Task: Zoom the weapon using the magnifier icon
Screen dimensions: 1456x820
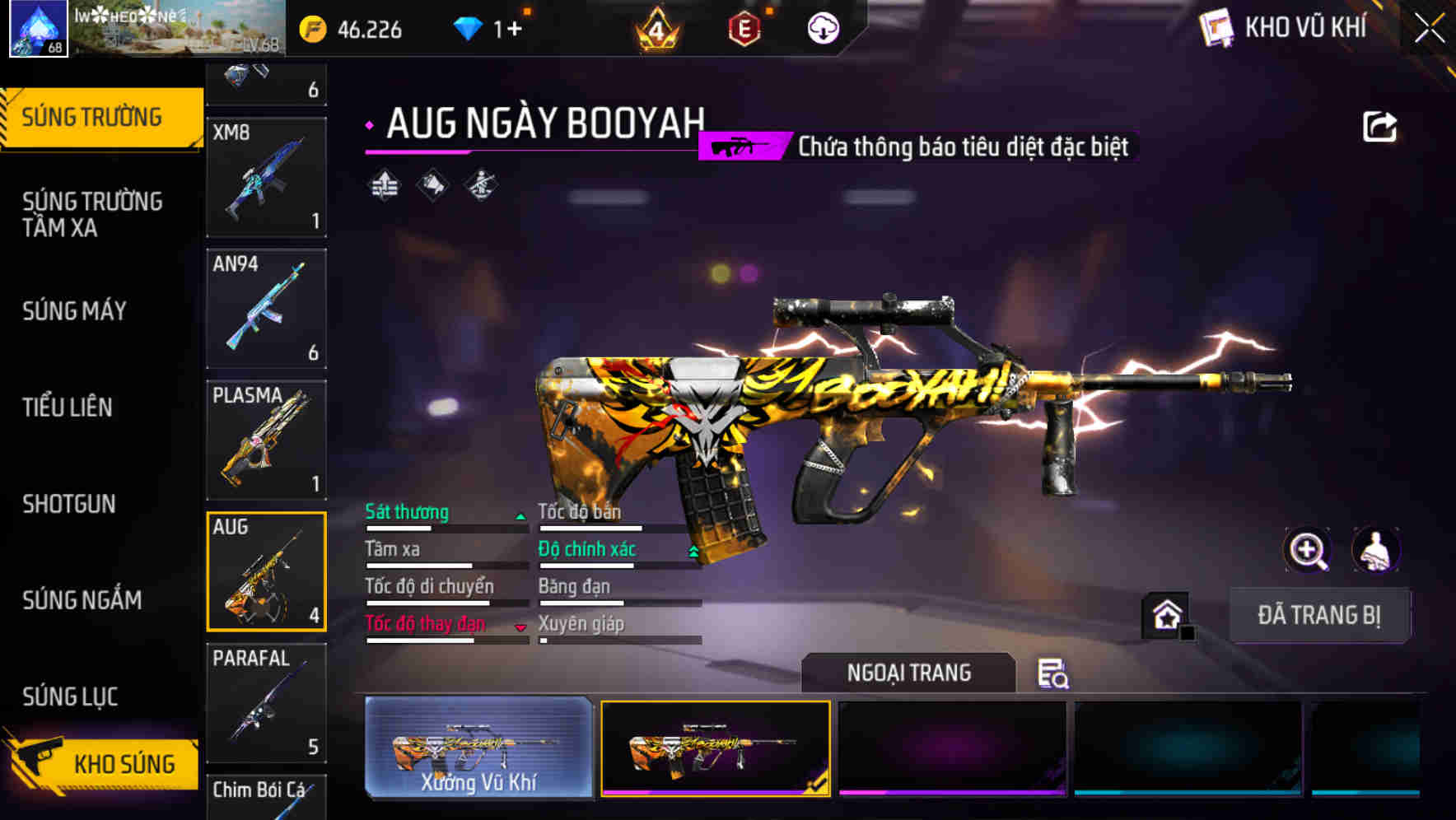Action: point(1307,550)
